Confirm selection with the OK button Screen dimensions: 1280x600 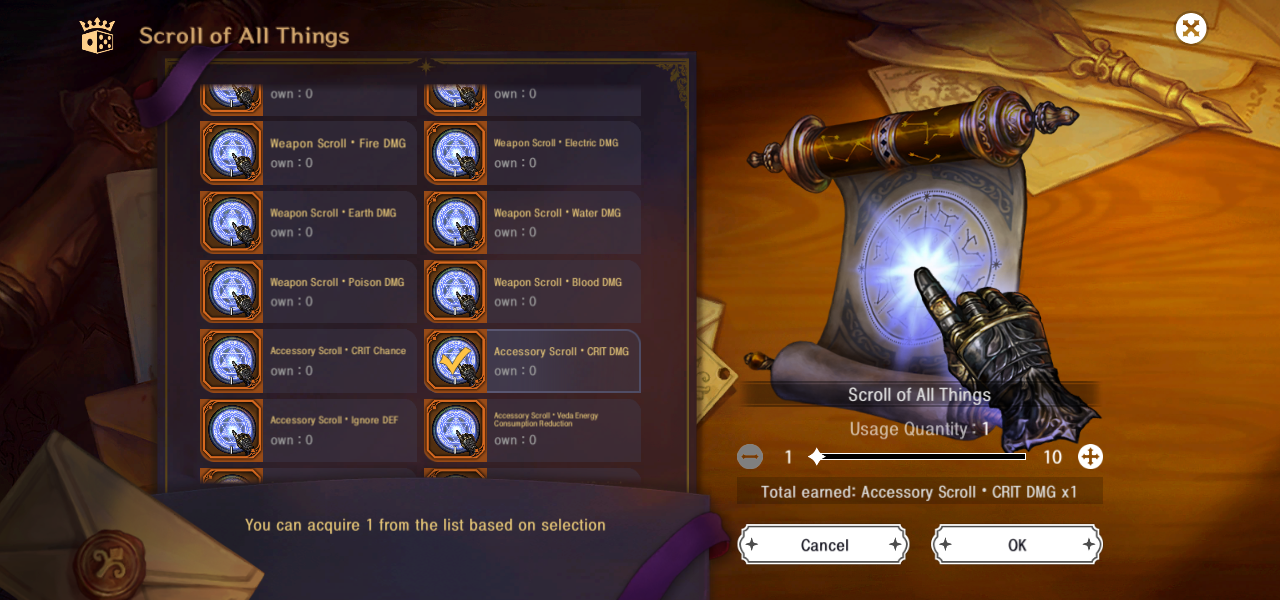click(x=1016, y=545)
